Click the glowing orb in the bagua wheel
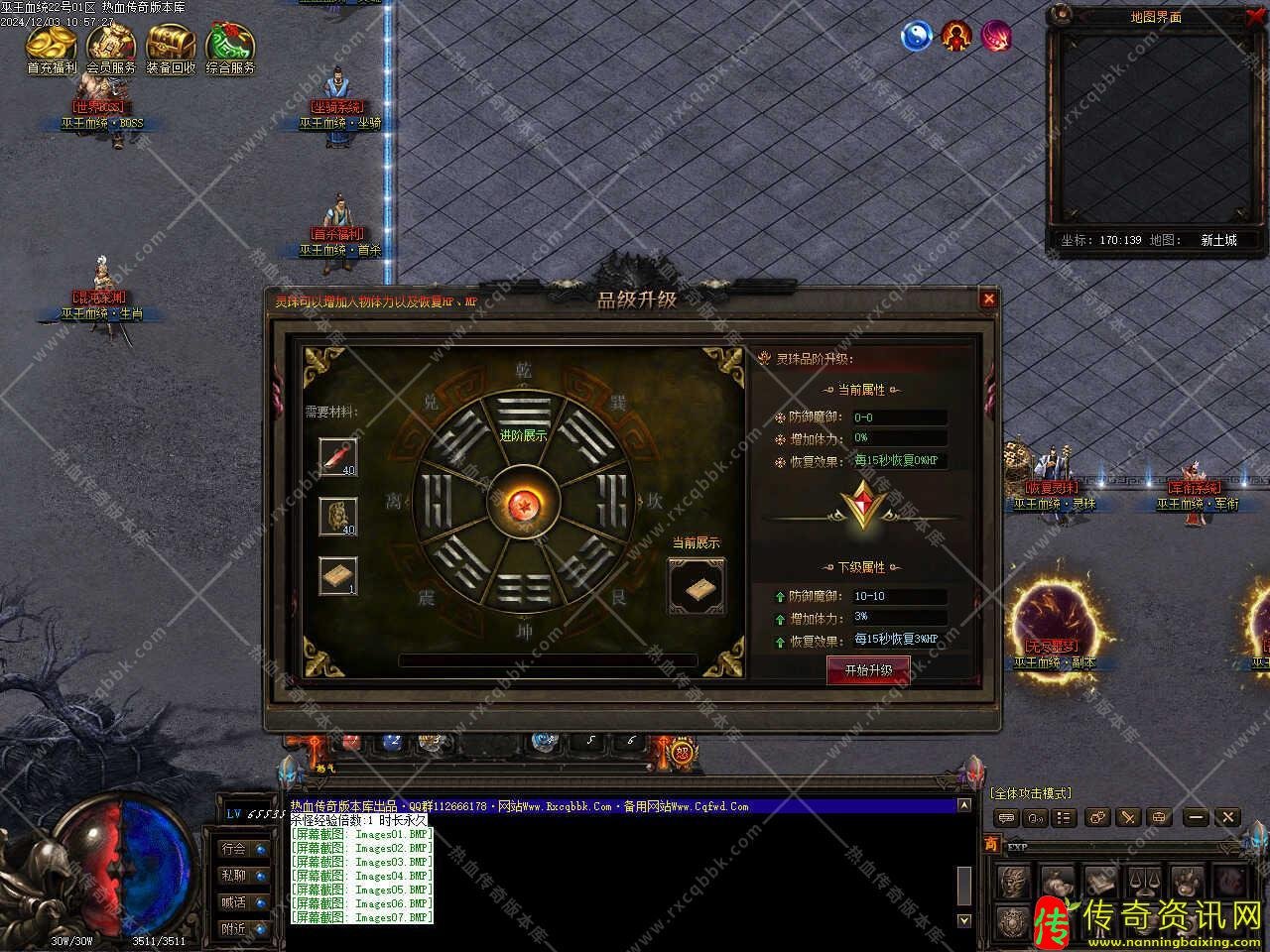This screenshot has width=1270, height=952. tap(522, 505)
